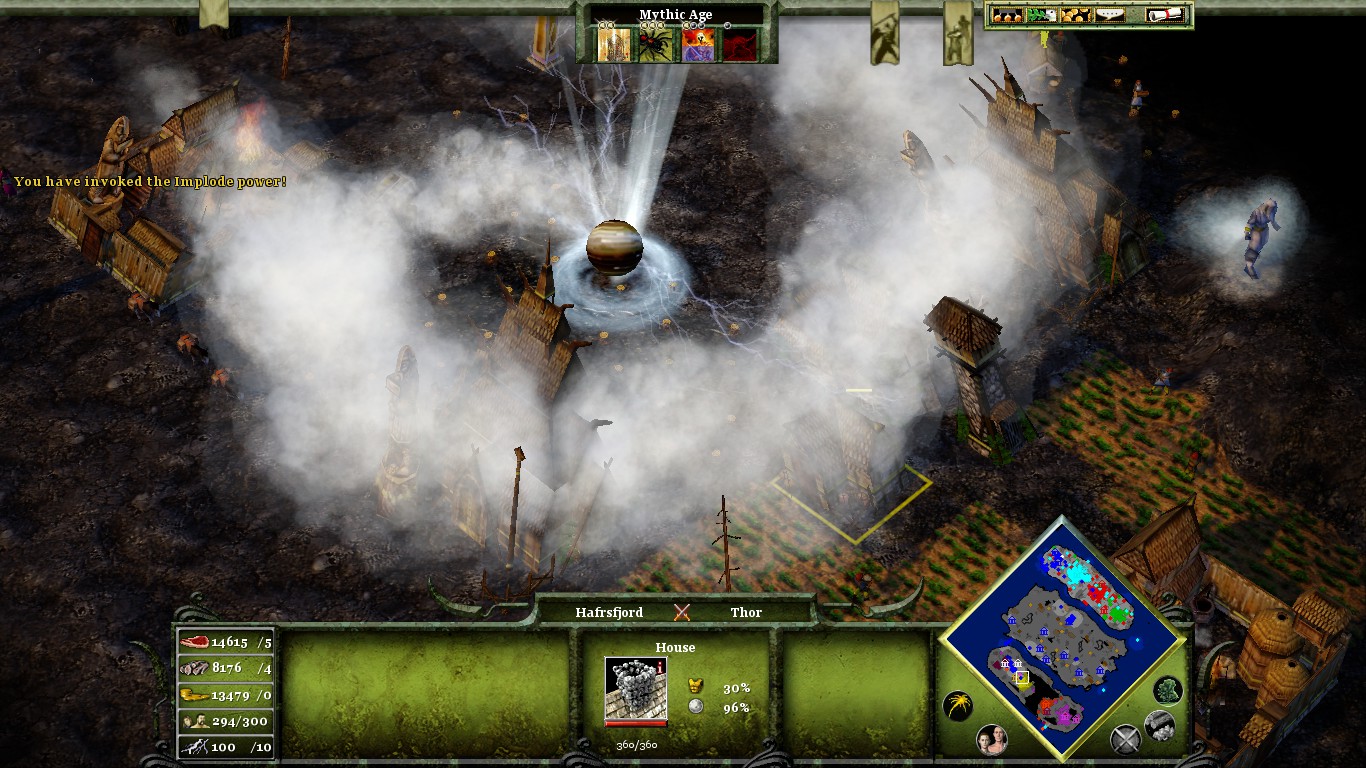Click the two faces button beside minimap
This screenshot has height=768, width=1366.
(991, 740)
